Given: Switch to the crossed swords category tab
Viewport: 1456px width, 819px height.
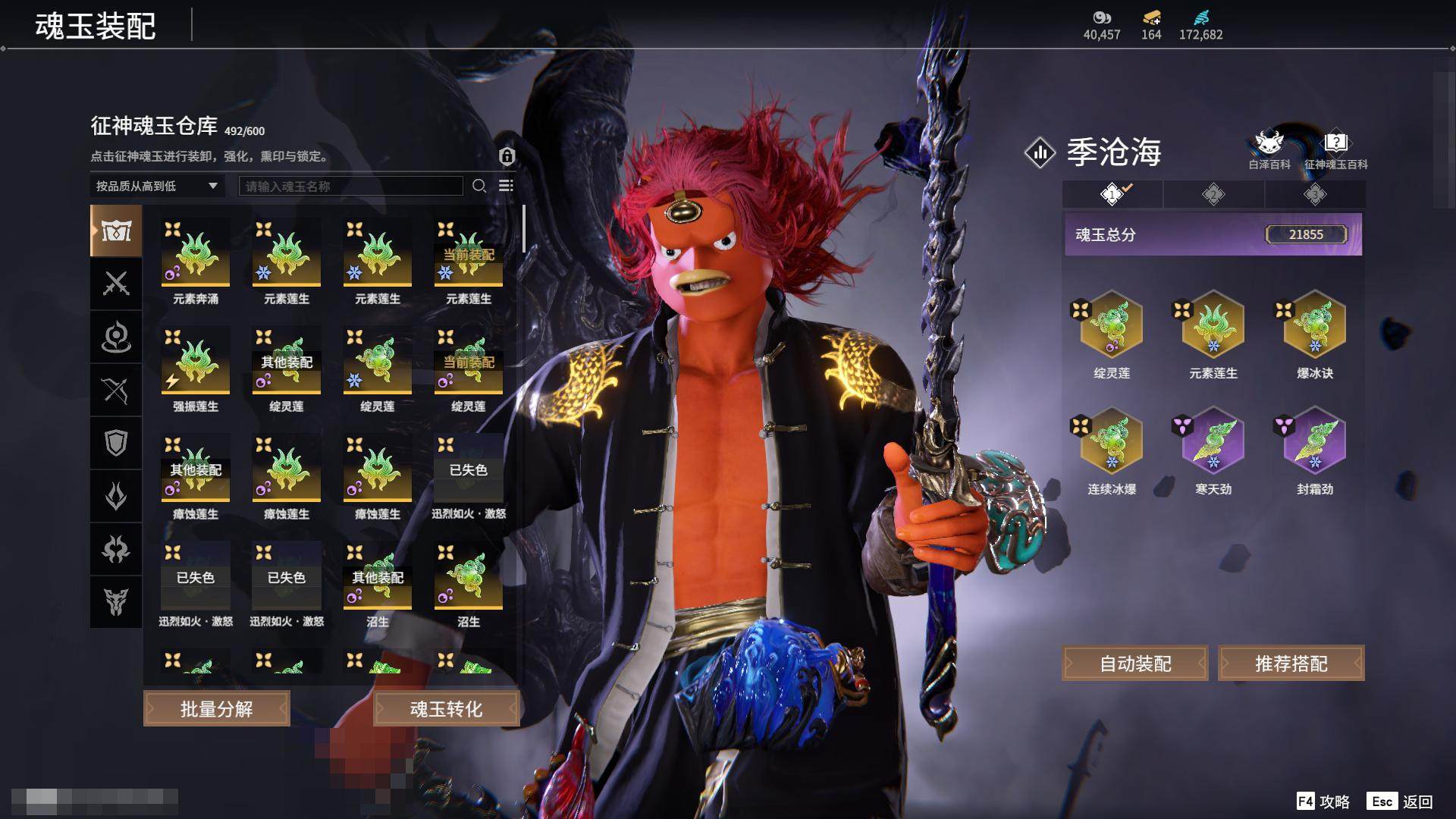Looking at the screenshot, I should (x=116, y=284).
